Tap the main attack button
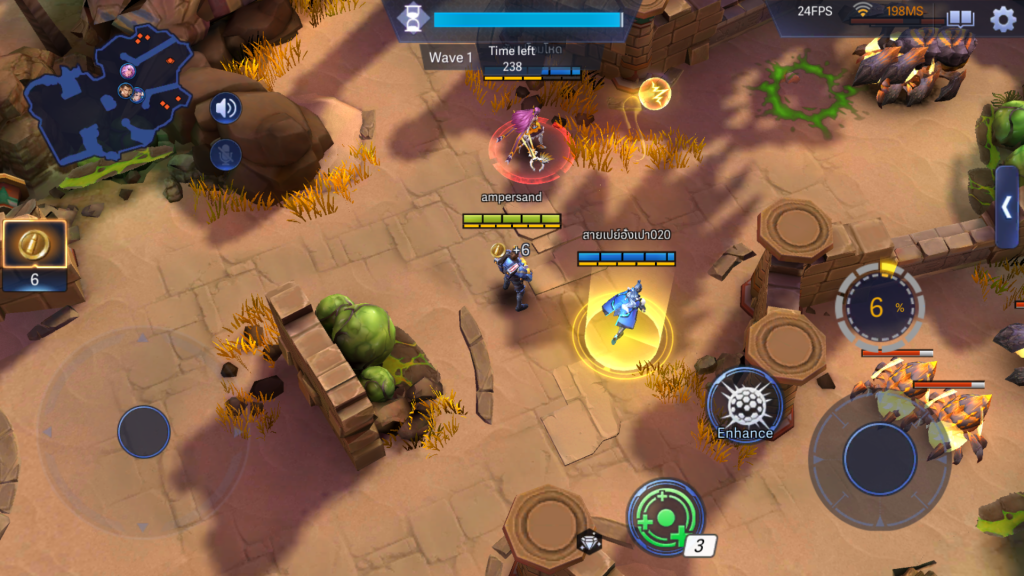 coord(880,458)
